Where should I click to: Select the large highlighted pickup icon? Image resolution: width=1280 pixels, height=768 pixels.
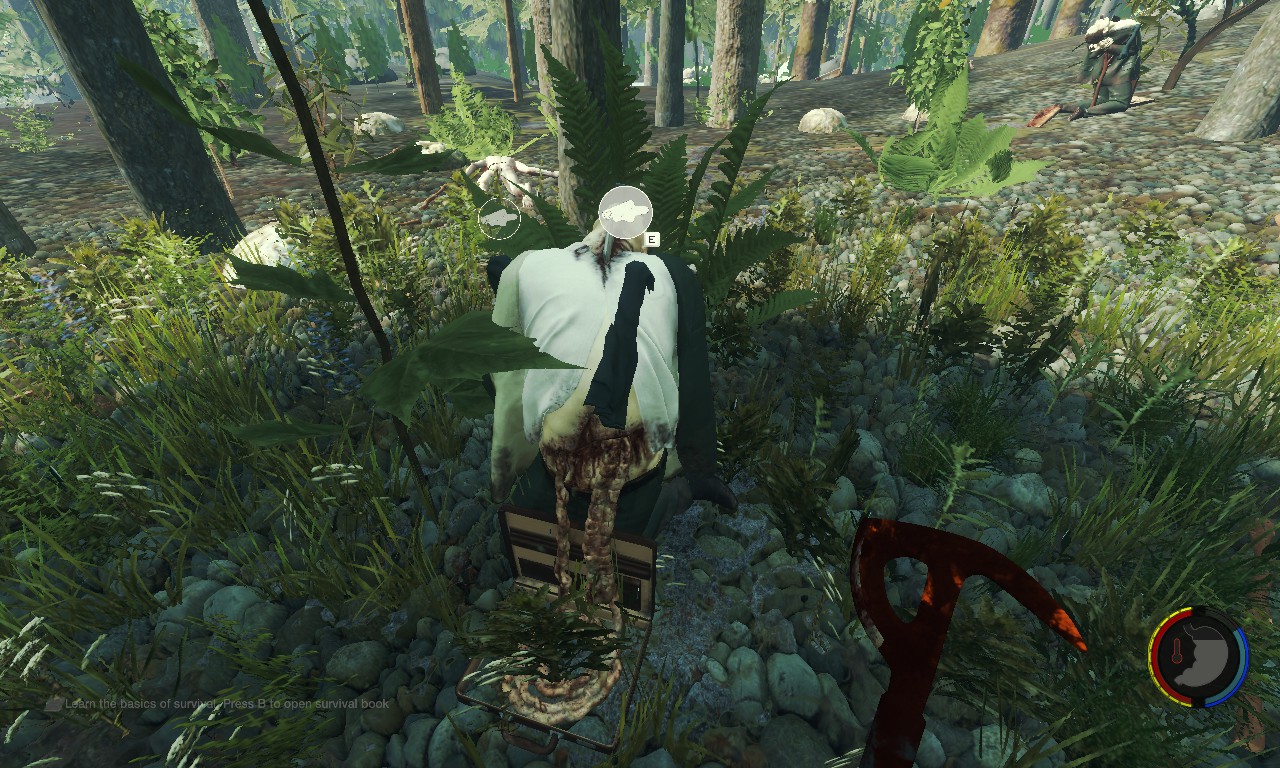pos(626,212)
